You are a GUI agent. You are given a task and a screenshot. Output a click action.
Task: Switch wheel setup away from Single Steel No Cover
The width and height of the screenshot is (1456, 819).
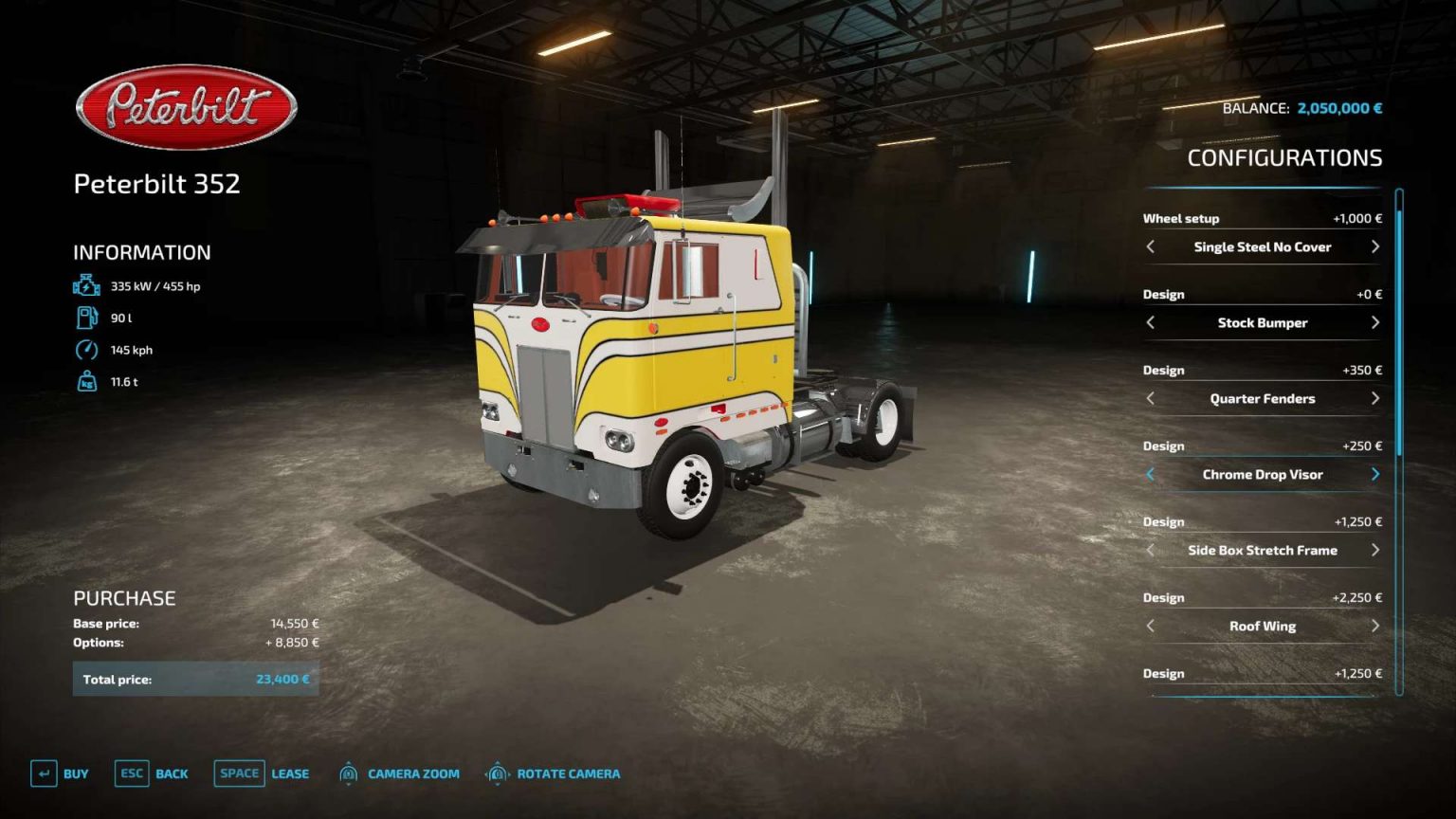(1375, 246)
